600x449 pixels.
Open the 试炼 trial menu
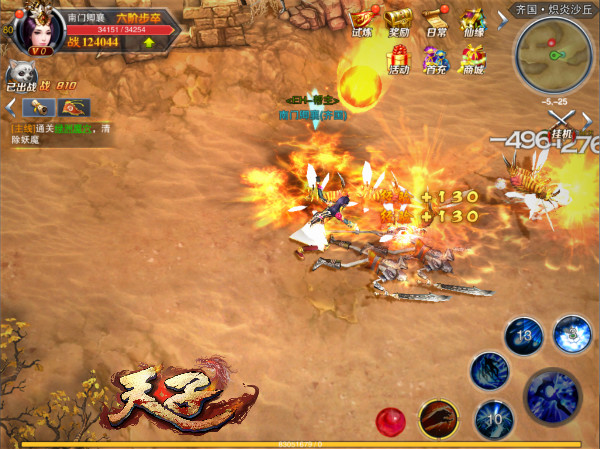362,20
